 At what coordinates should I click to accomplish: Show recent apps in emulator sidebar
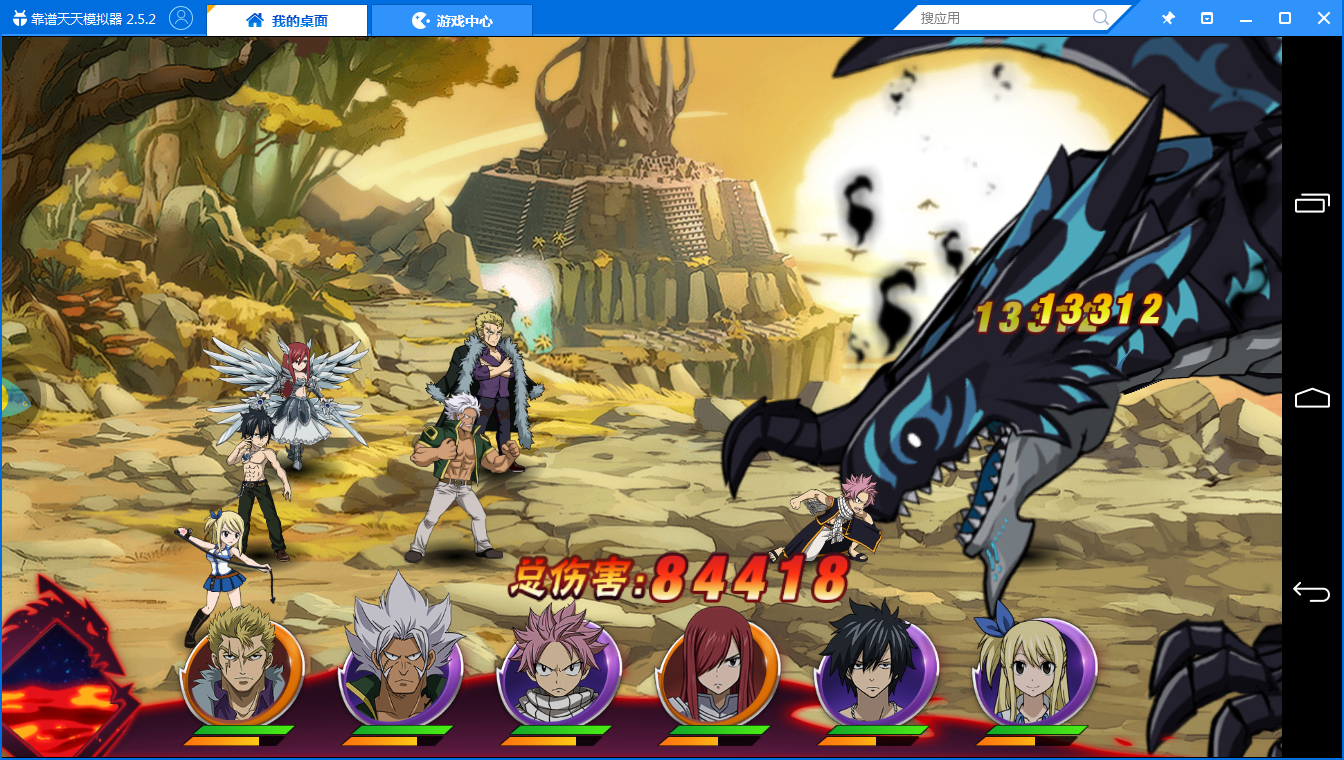click(x=1312, y=204)
